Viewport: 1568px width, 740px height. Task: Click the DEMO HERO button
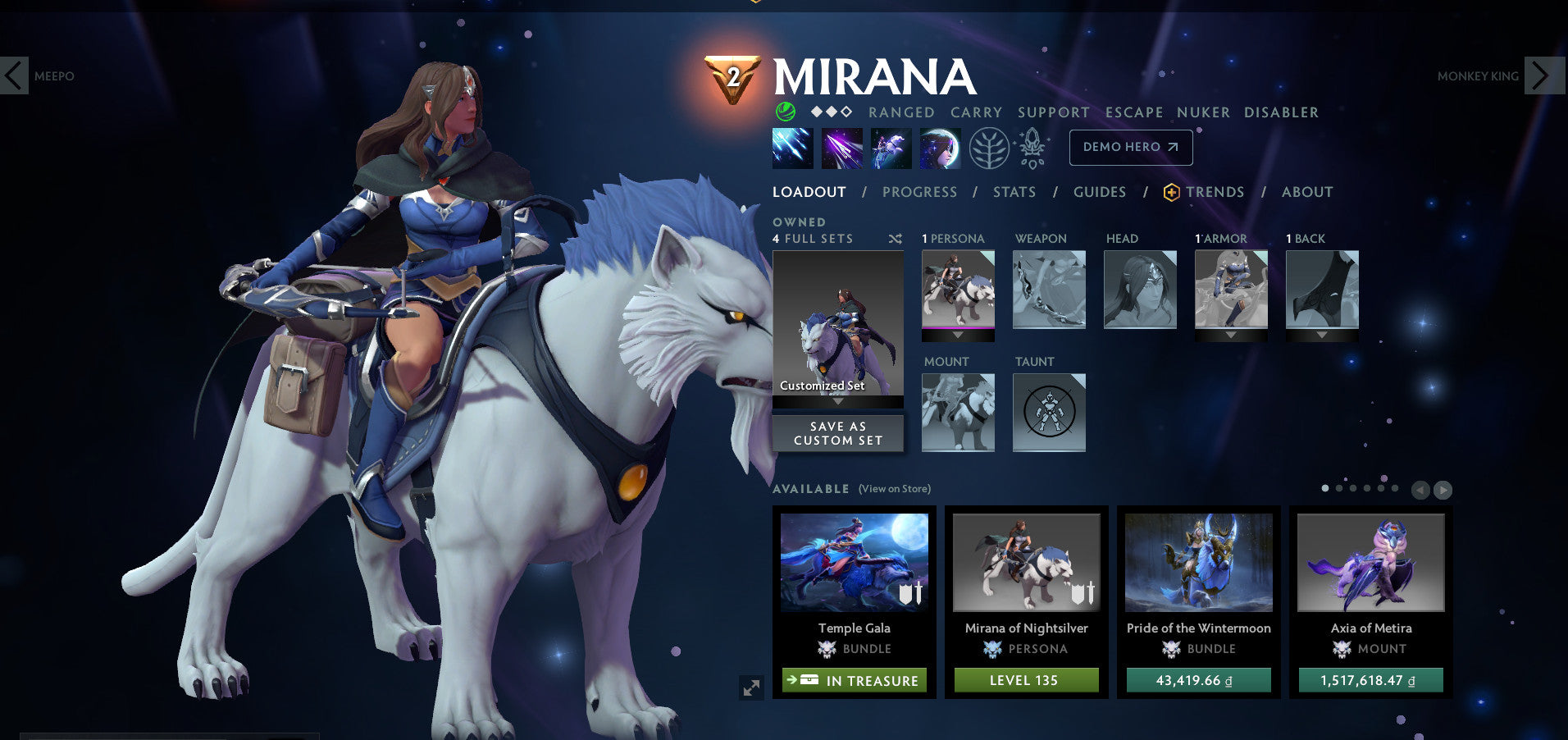[x=1131, y=148]
